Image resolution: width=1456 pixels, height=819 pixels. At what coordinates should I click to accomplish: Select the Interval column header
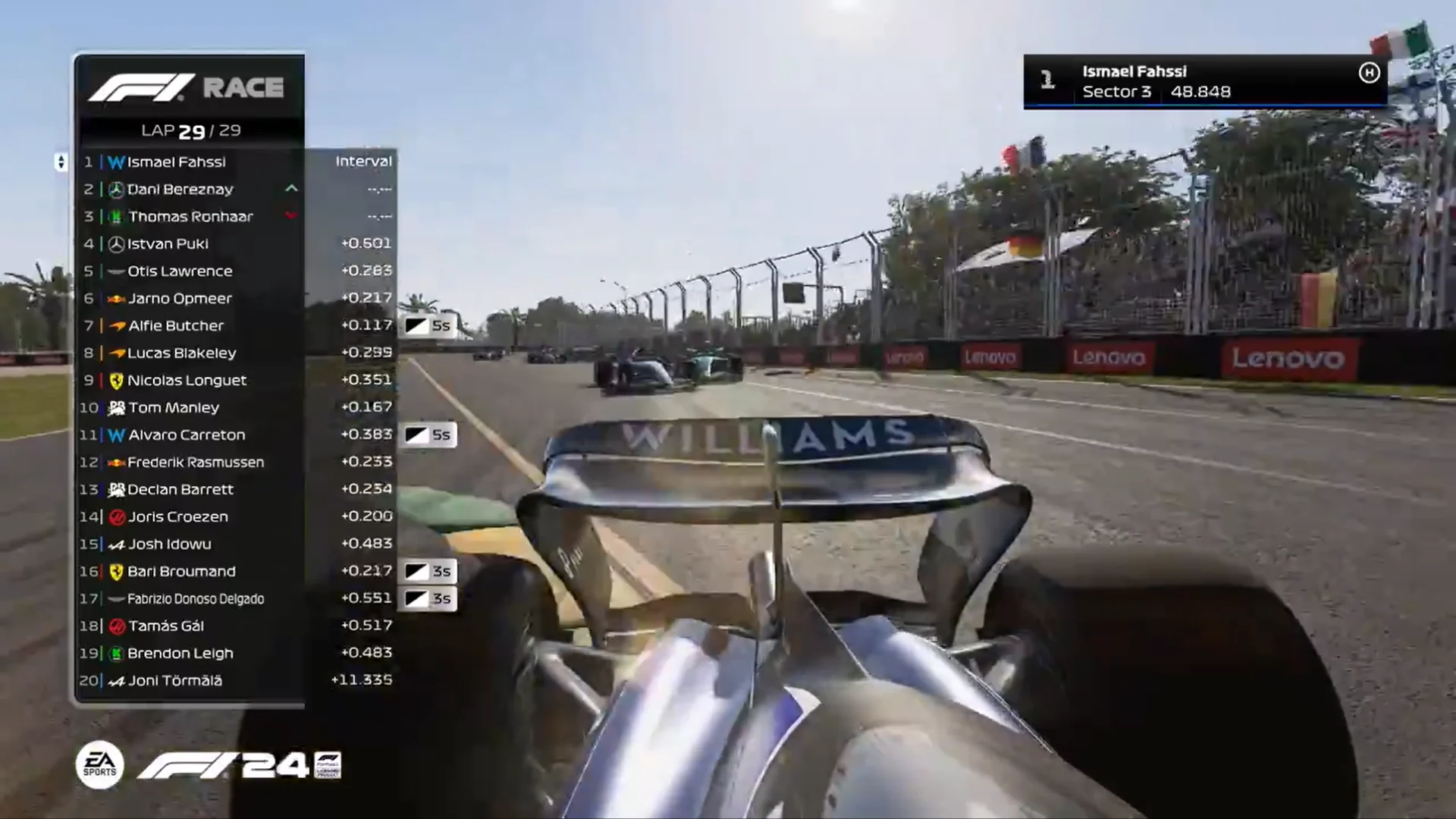coord(363,161)
